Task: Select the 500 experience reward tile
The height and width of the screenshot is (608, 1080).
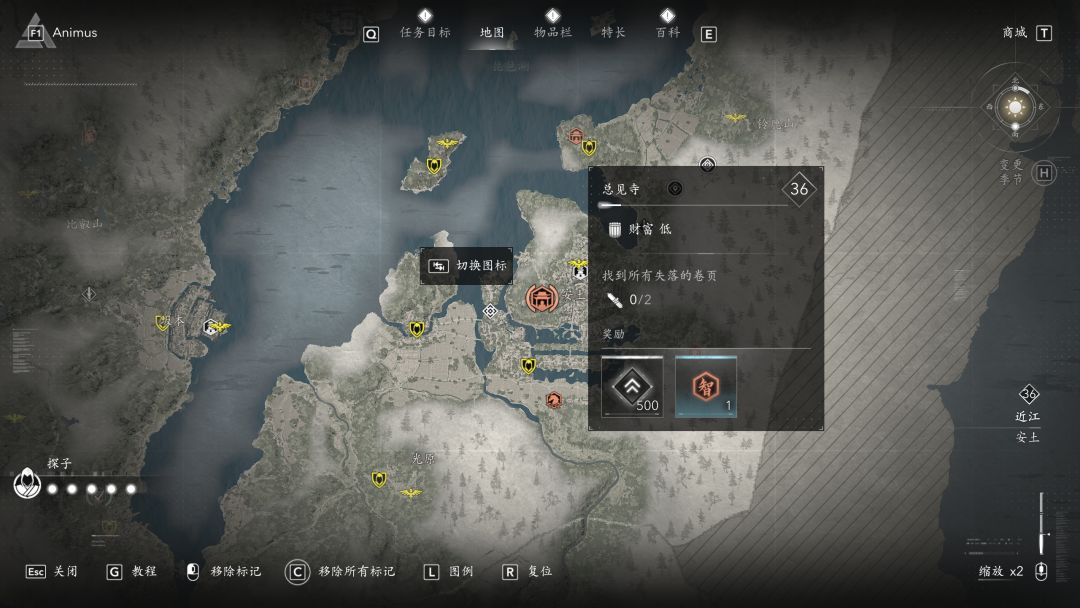Action: [x=632, y=386]
